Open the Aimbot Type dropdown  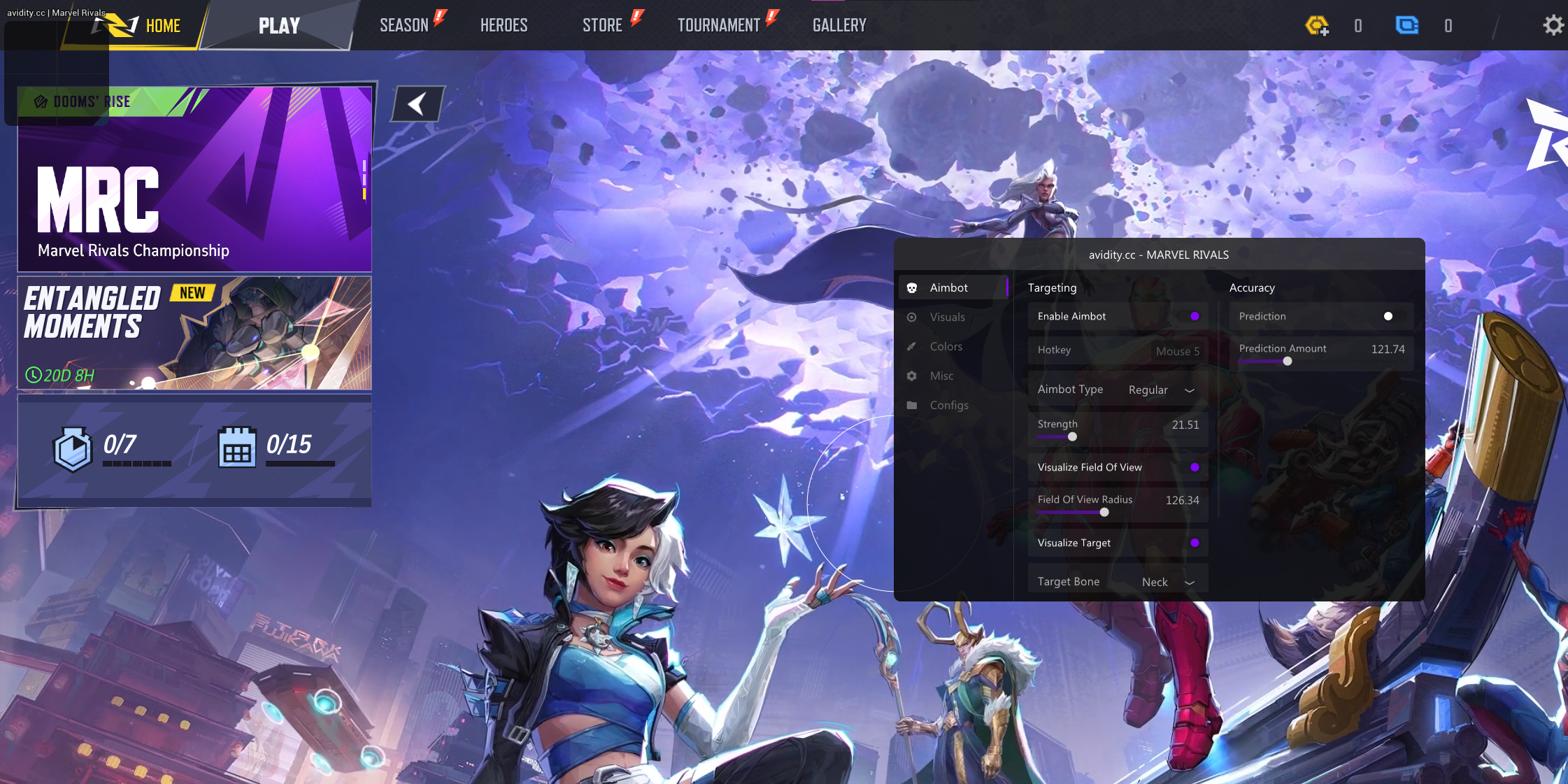pos(1161,390)
